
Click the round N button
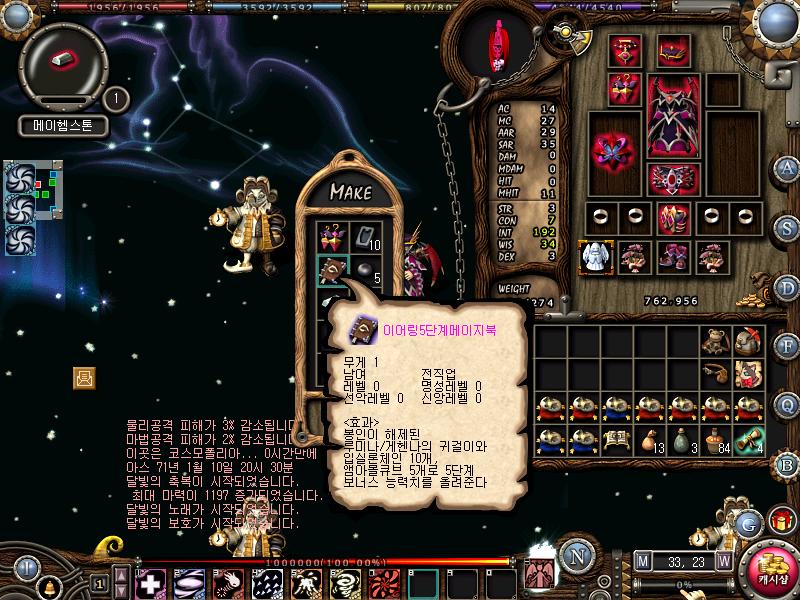pyautogui.click(x=576, y=555)
